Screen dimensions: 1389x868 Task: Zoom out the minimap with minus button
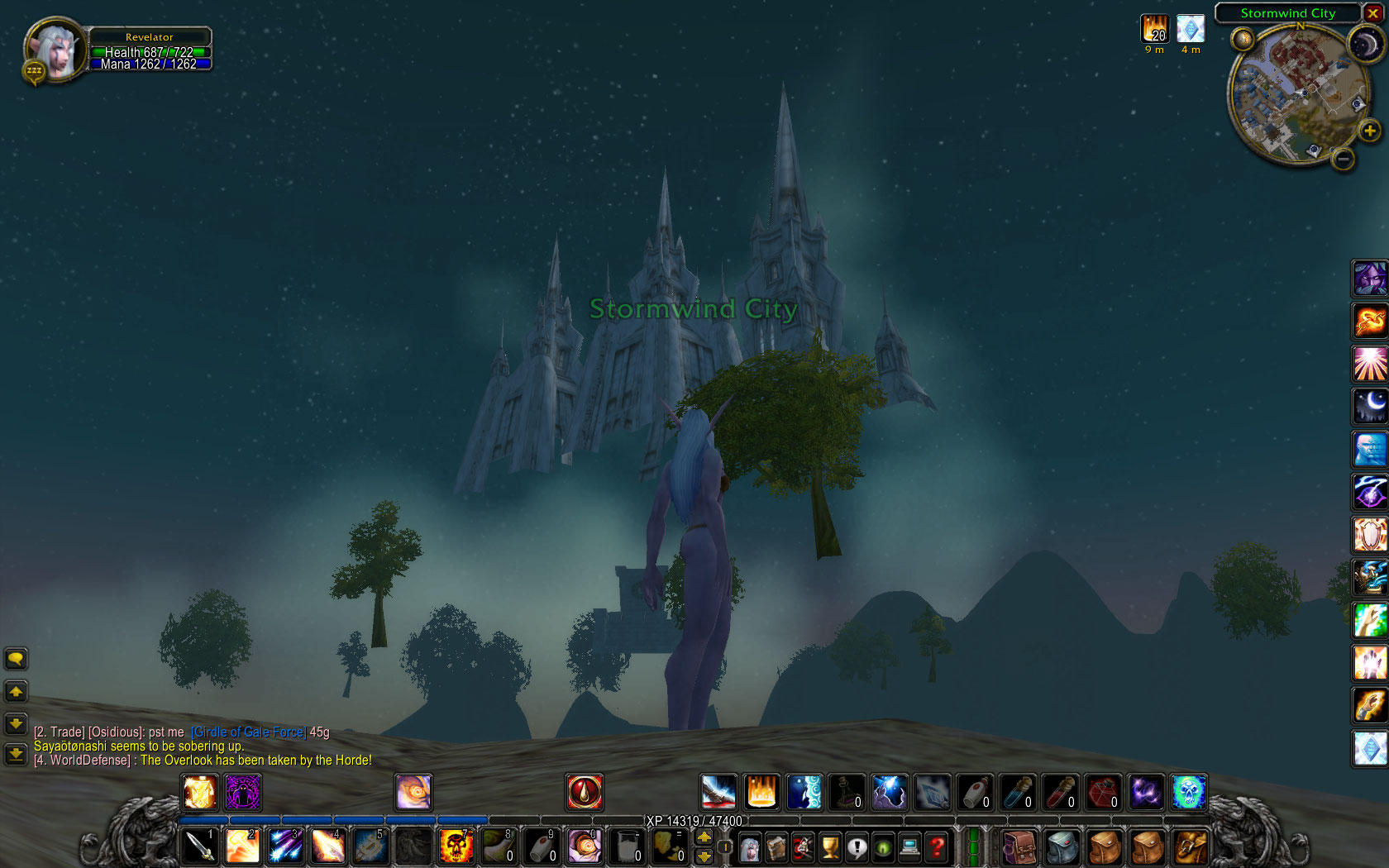[x=1344, y=158]
